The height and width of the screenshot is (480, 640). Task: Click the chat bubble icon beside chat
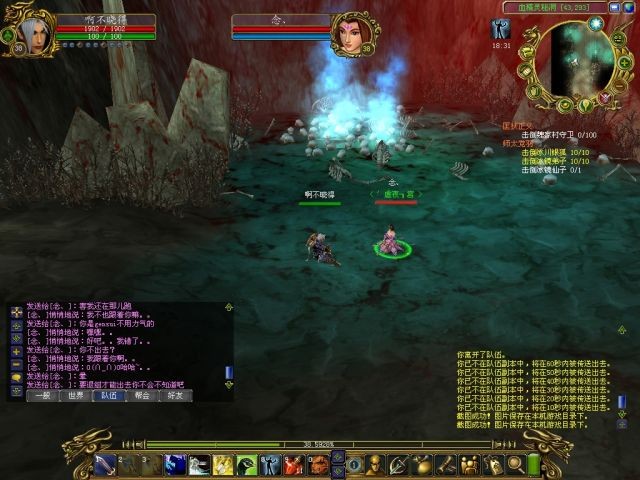tap(16, 377)
